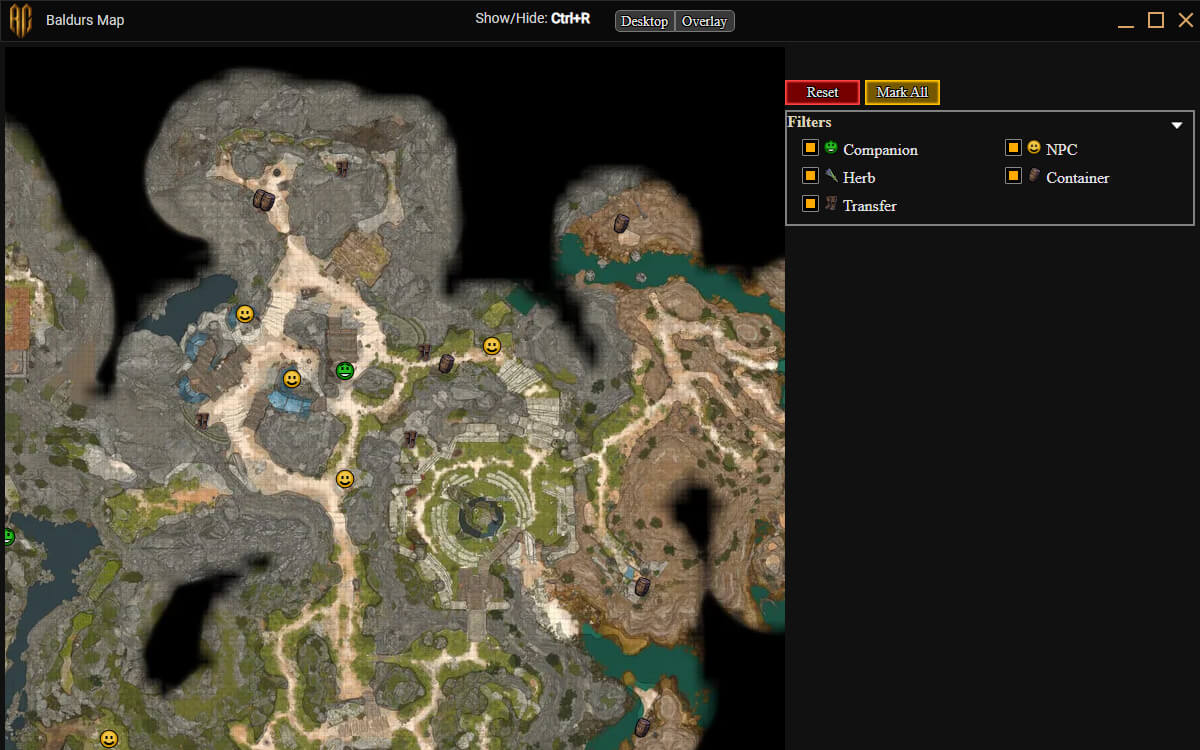
Task: Maximize the Baldurs Map window
Action: (x=1156, y=20)
